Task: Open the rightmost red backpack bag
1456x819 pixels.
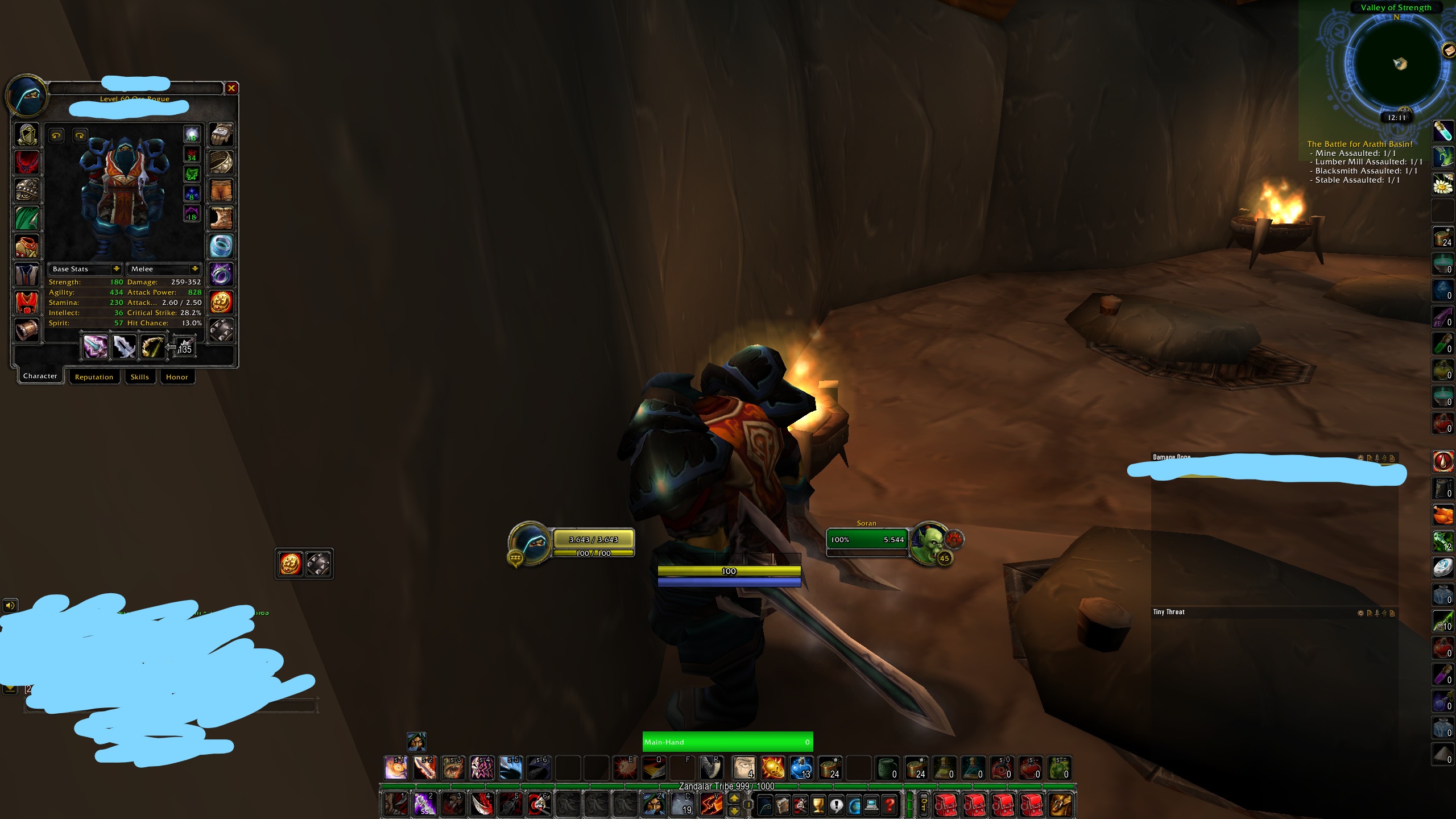Action: pos(1031,805)
